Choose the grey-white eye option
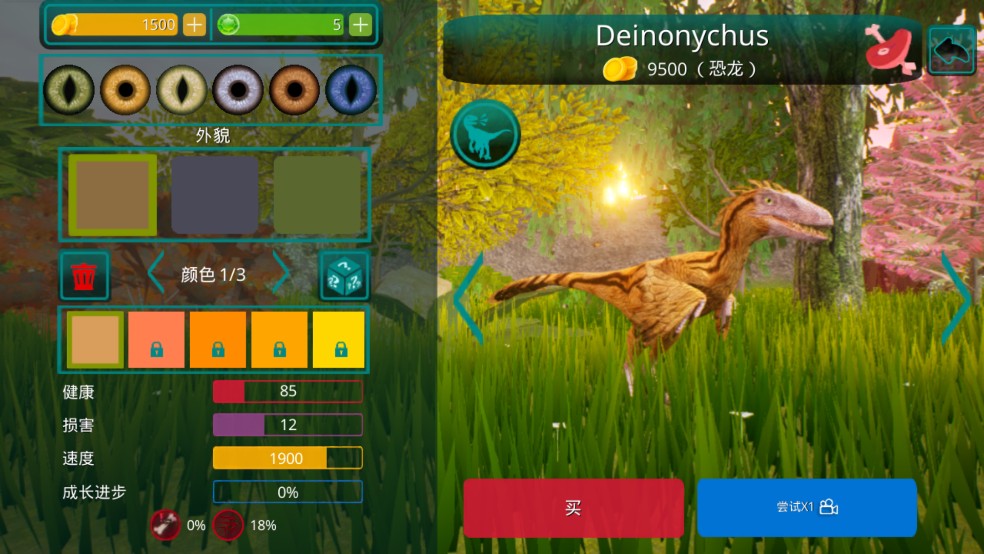This screenshot has height=554, width=984. pyautogui.click(x=237, y=90)
